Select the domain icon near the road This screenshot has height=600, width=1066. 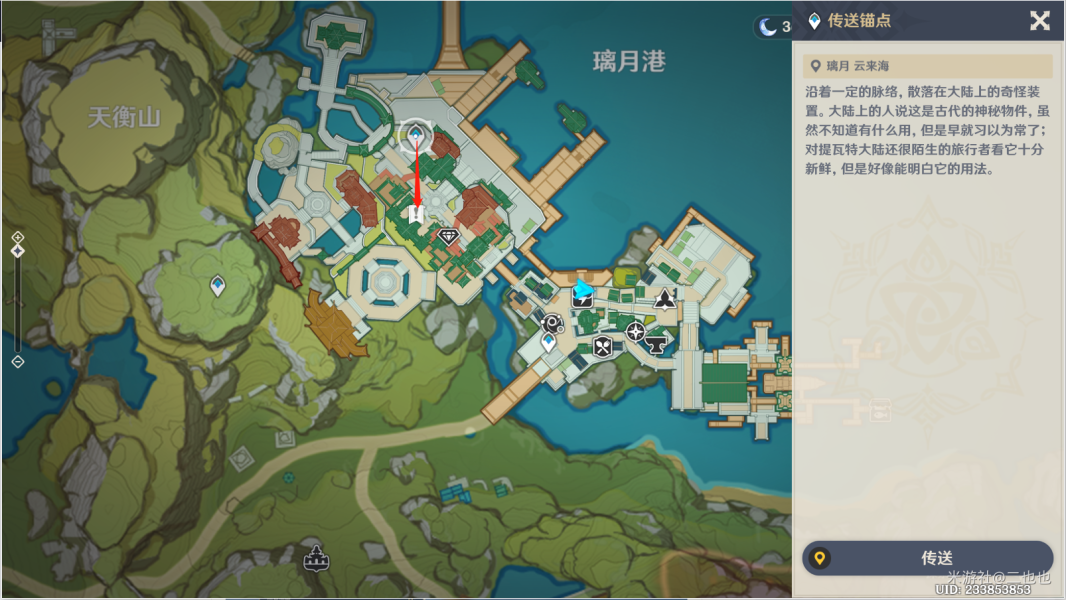pos(317,558)
